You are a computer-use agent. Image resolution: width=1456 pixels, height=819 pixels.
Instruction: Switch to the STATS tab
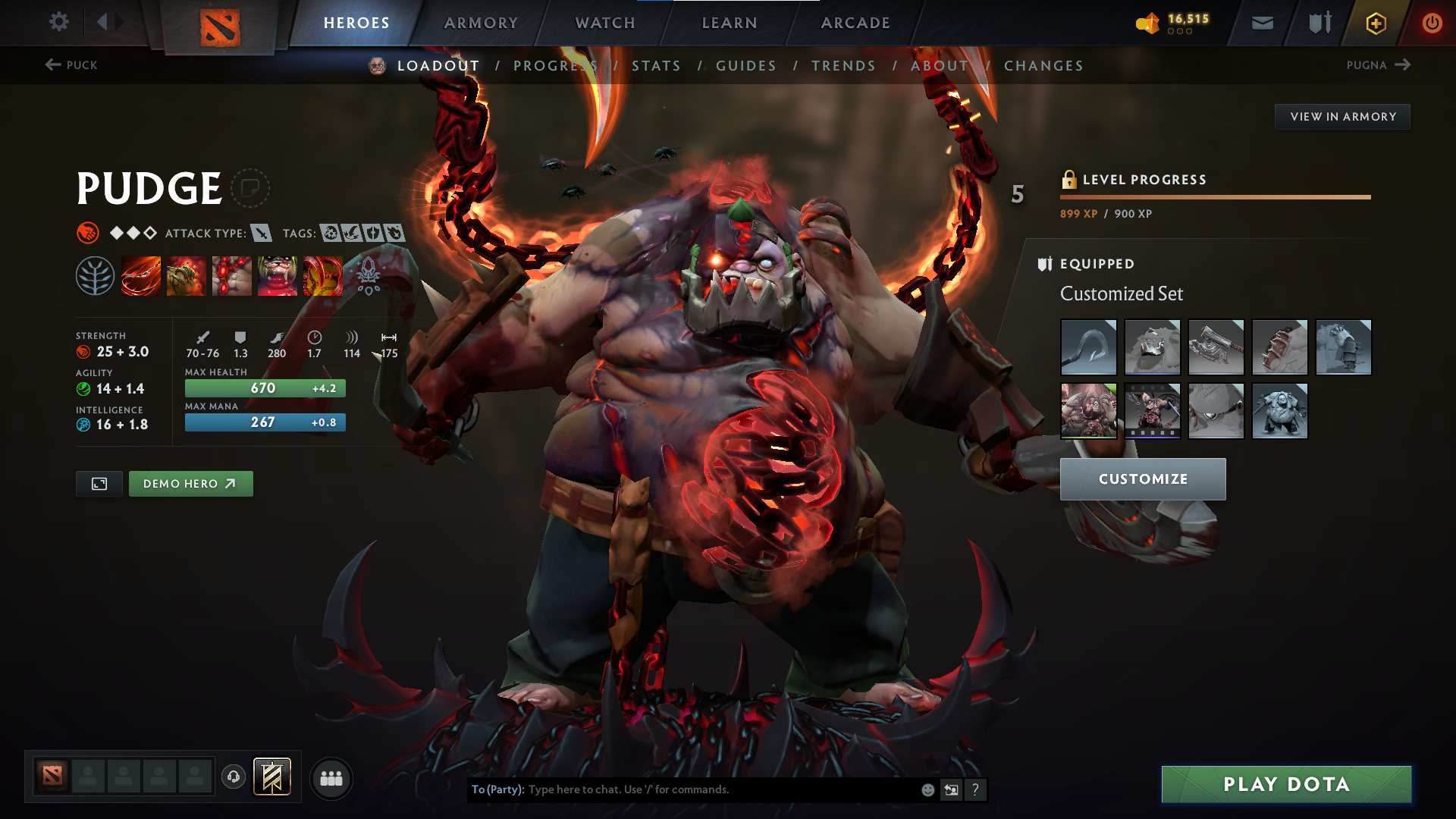click(x=657, y=66)
